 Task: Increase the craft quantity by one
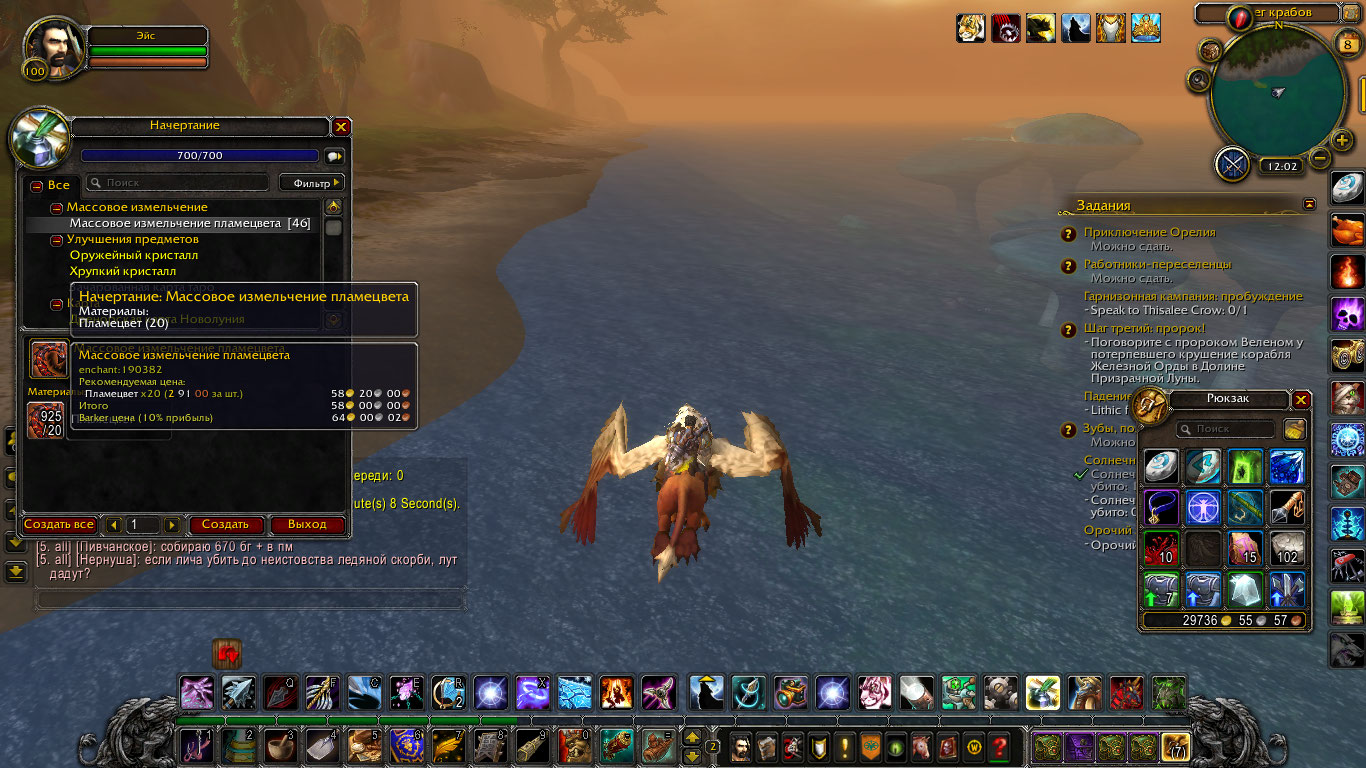click(172, 525)
